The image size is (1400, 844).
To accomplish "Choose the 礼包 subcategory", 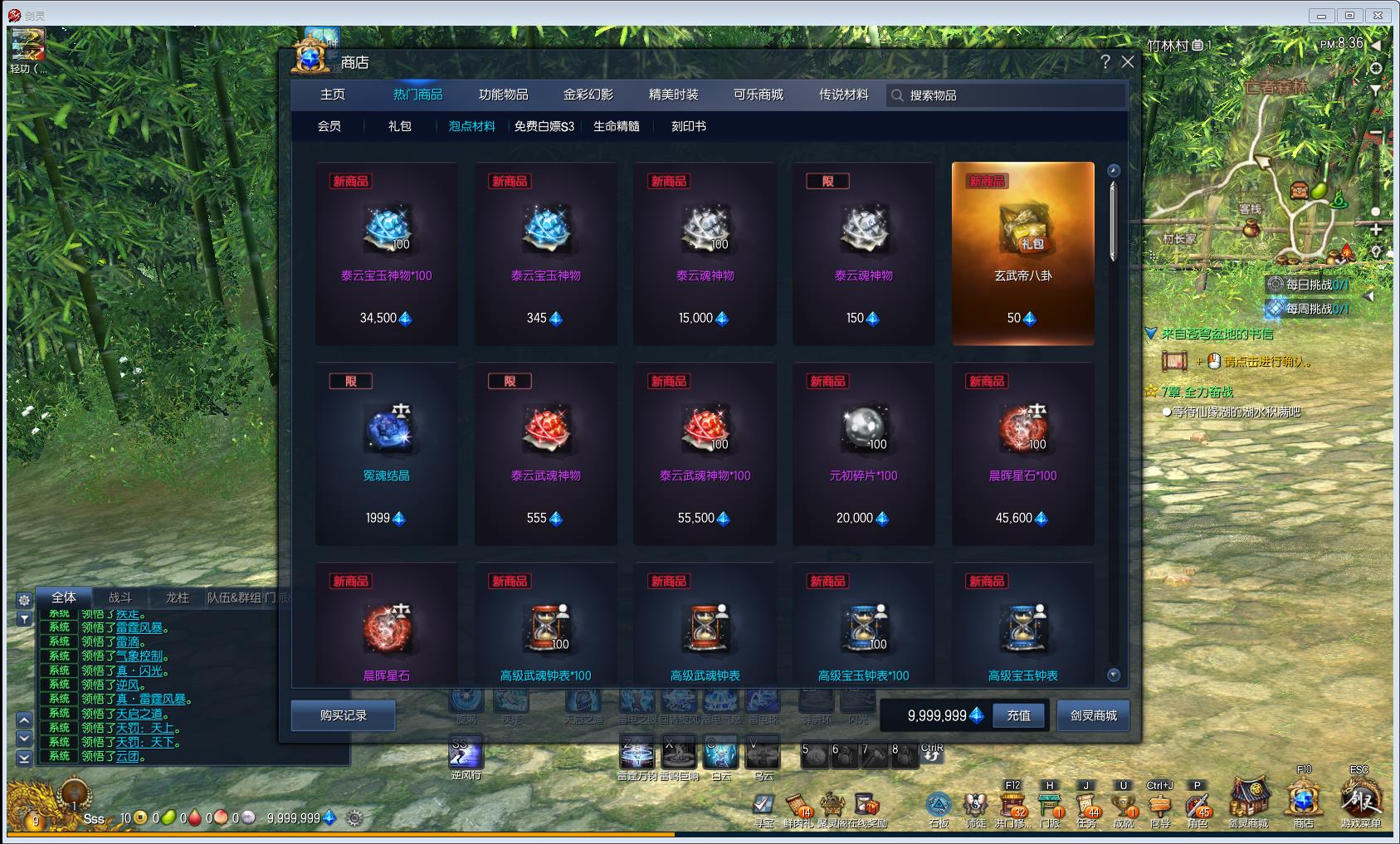I will (399, 126).
